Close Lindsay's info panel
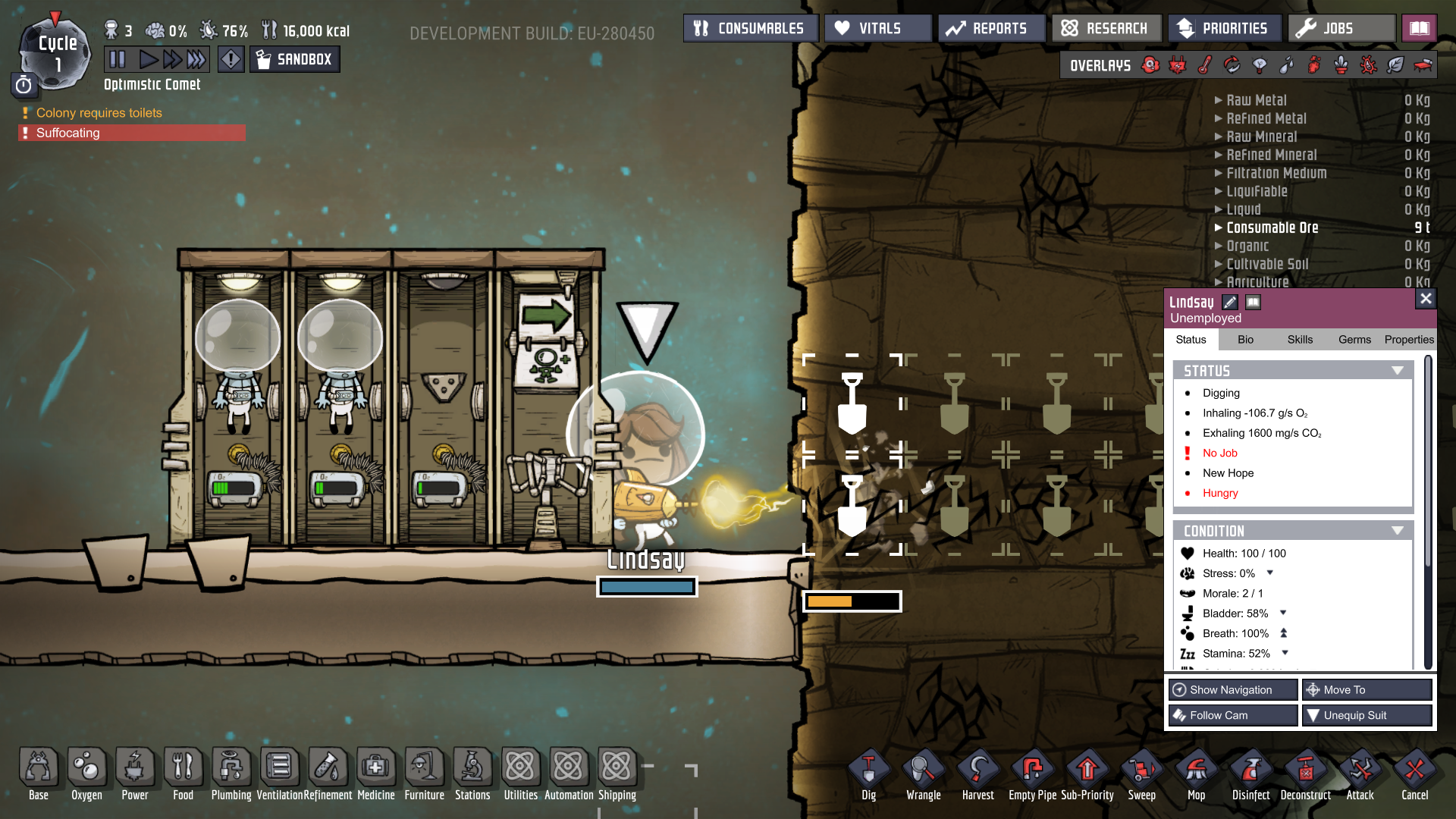Screen dimensions: 1456x819 click(1426, 299)
